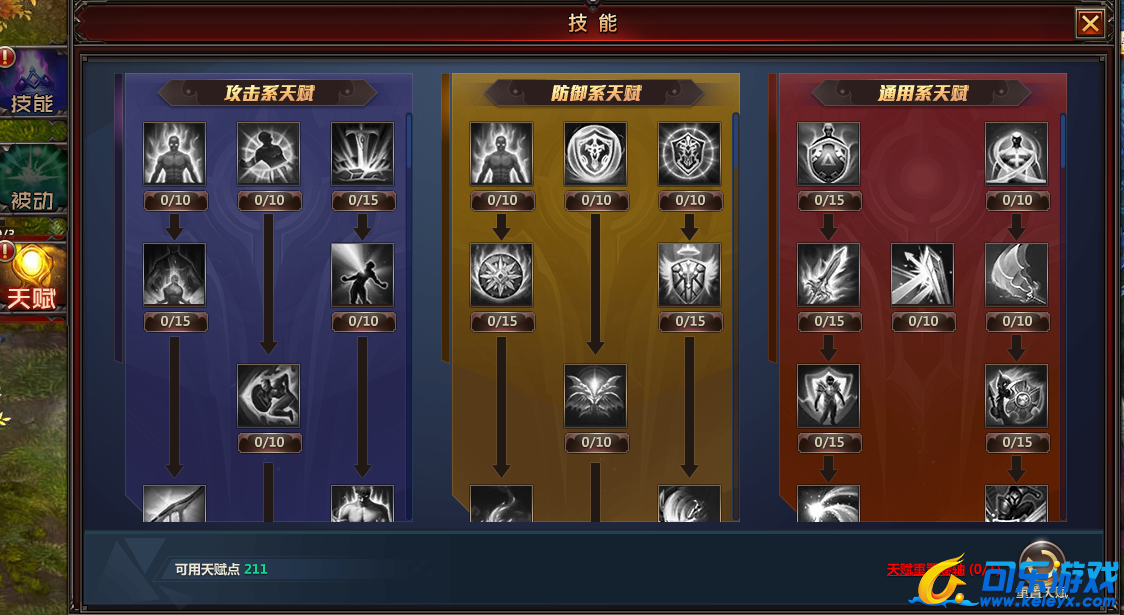Switch to the 技能 tab
1124x615 pixels.
[x=32, y=83]
